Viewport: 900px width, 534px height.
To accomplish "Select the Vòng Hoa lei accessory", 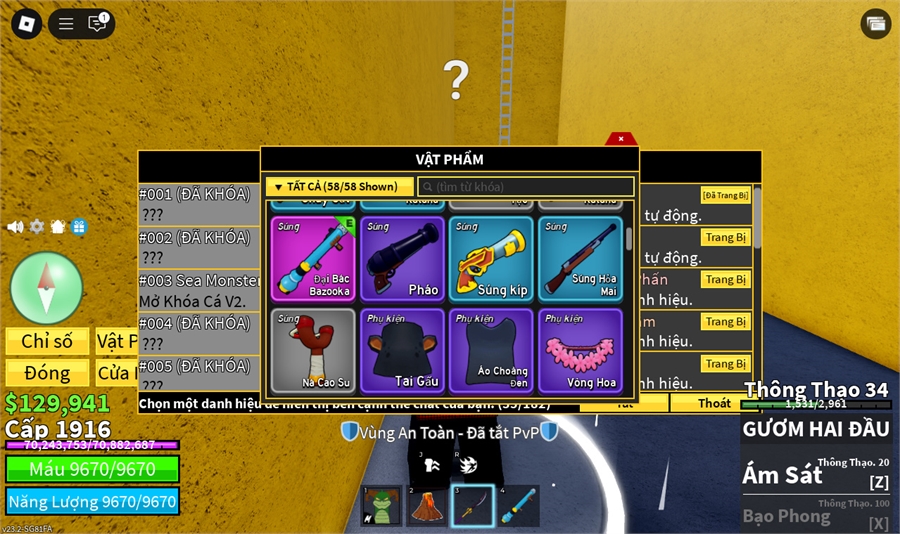I will click(x=580, y=350).
